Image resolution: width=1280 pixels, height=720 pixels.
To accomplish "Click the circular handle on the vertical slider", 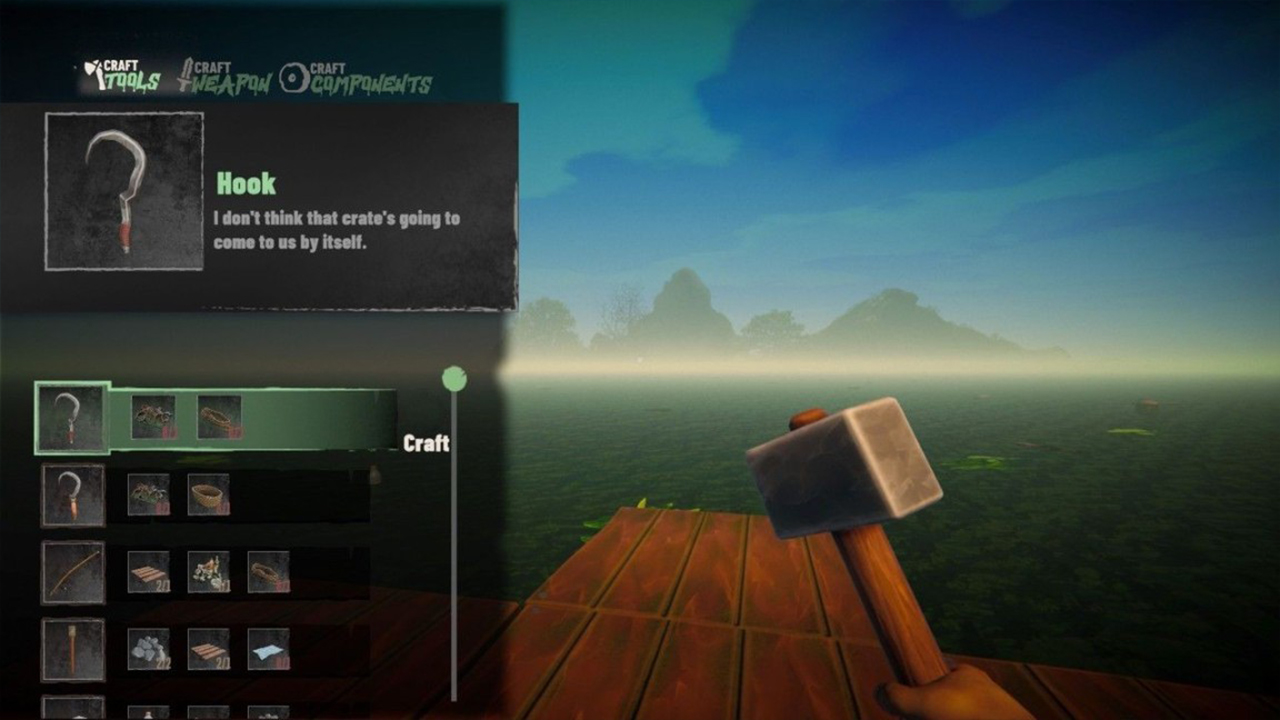I will [456, 378].
